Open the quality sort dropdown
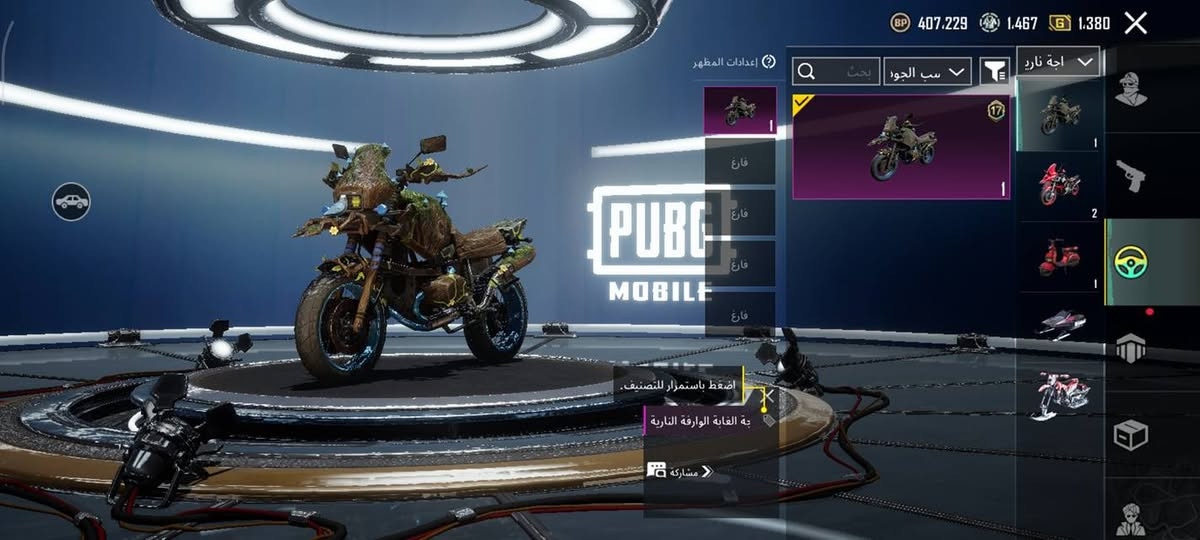 point(927,71)
